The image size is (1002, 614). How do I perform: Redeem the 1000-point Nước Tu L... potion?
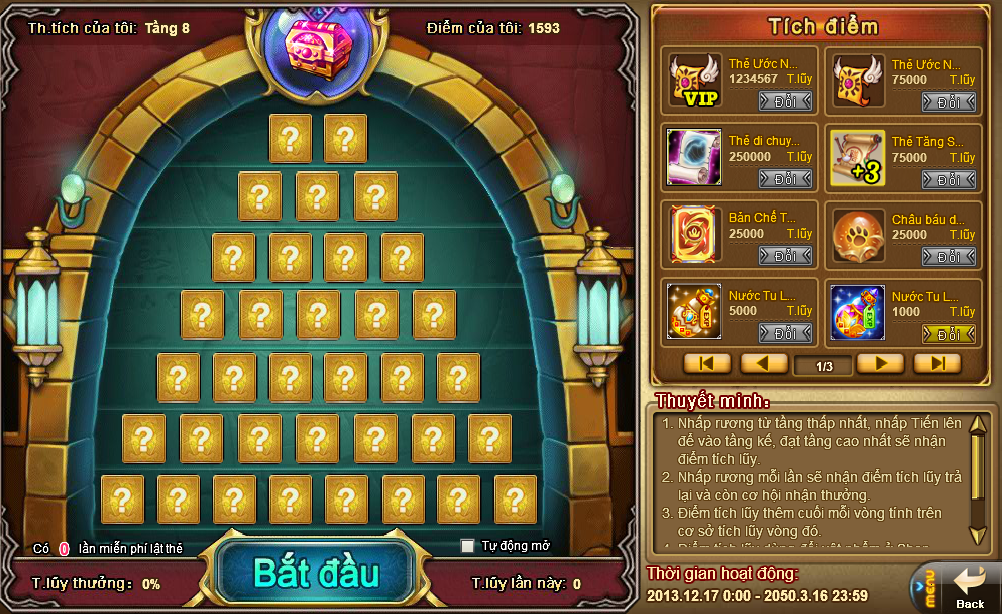[x=948, y=333]
